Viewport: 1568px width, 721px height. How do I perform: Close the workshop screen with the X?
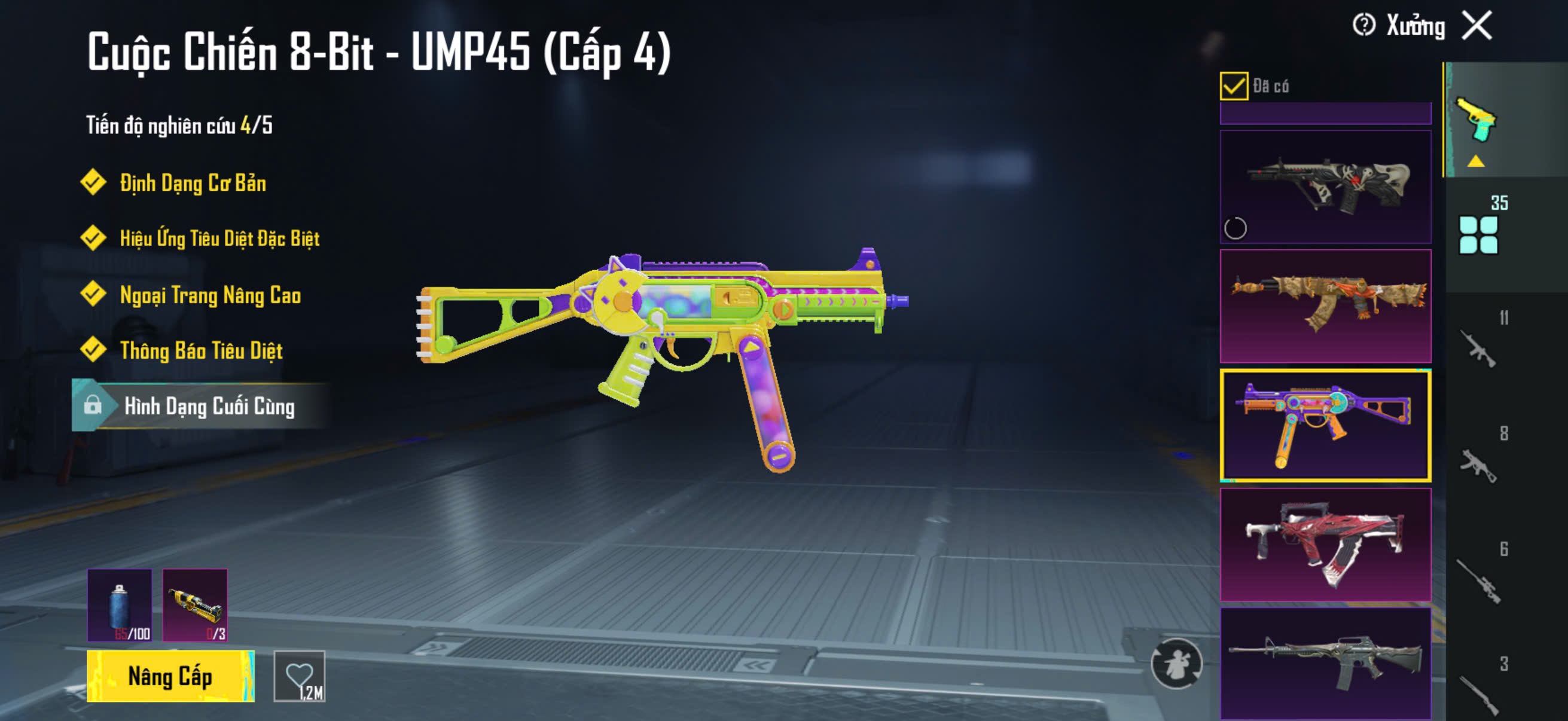coord(1477,26)
